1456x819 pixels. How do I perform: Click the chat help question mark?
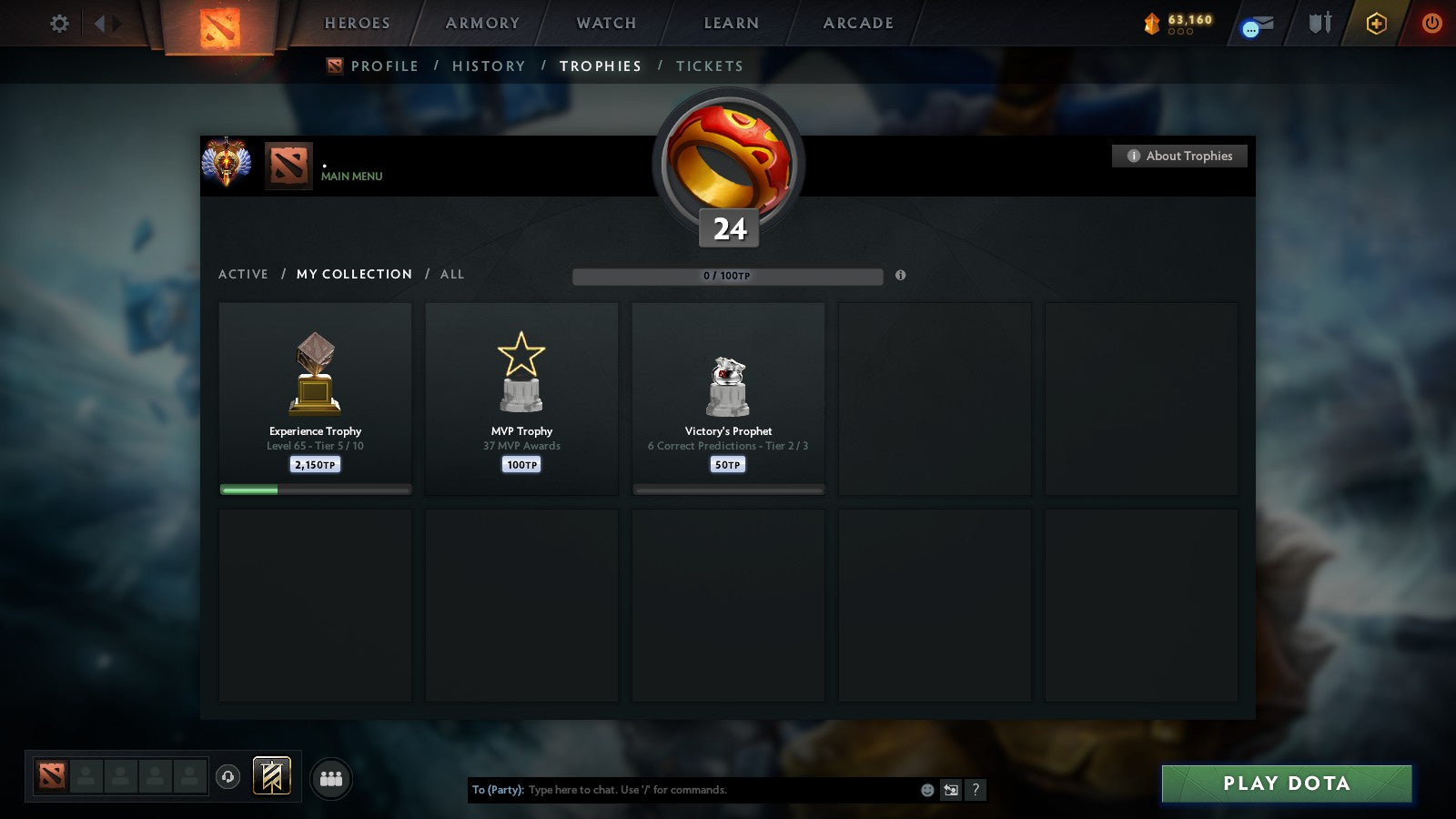pyautogui.click(x=976, y=791)
